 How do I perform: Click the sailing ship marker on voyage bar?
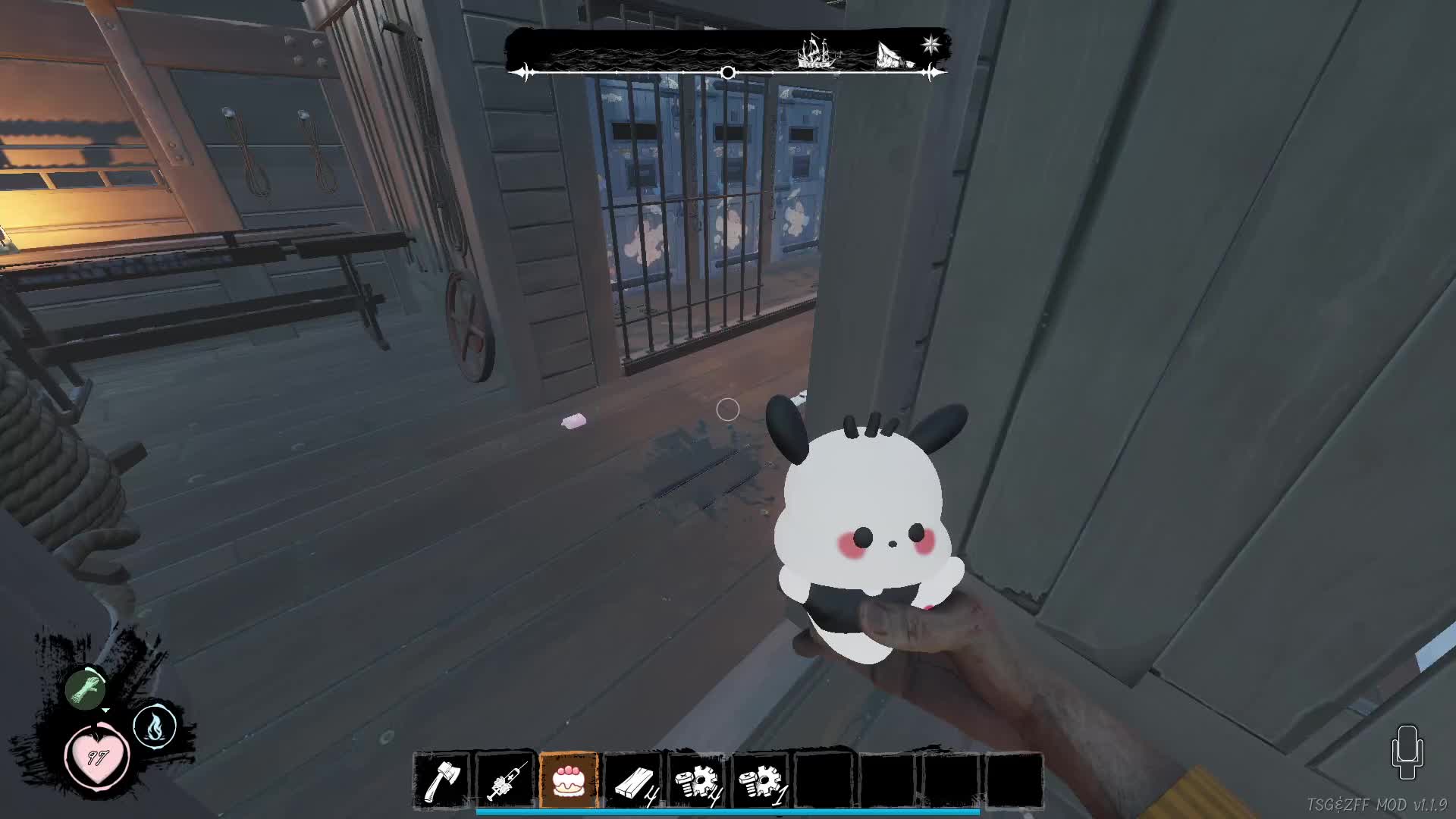click(x=817, y=52)
